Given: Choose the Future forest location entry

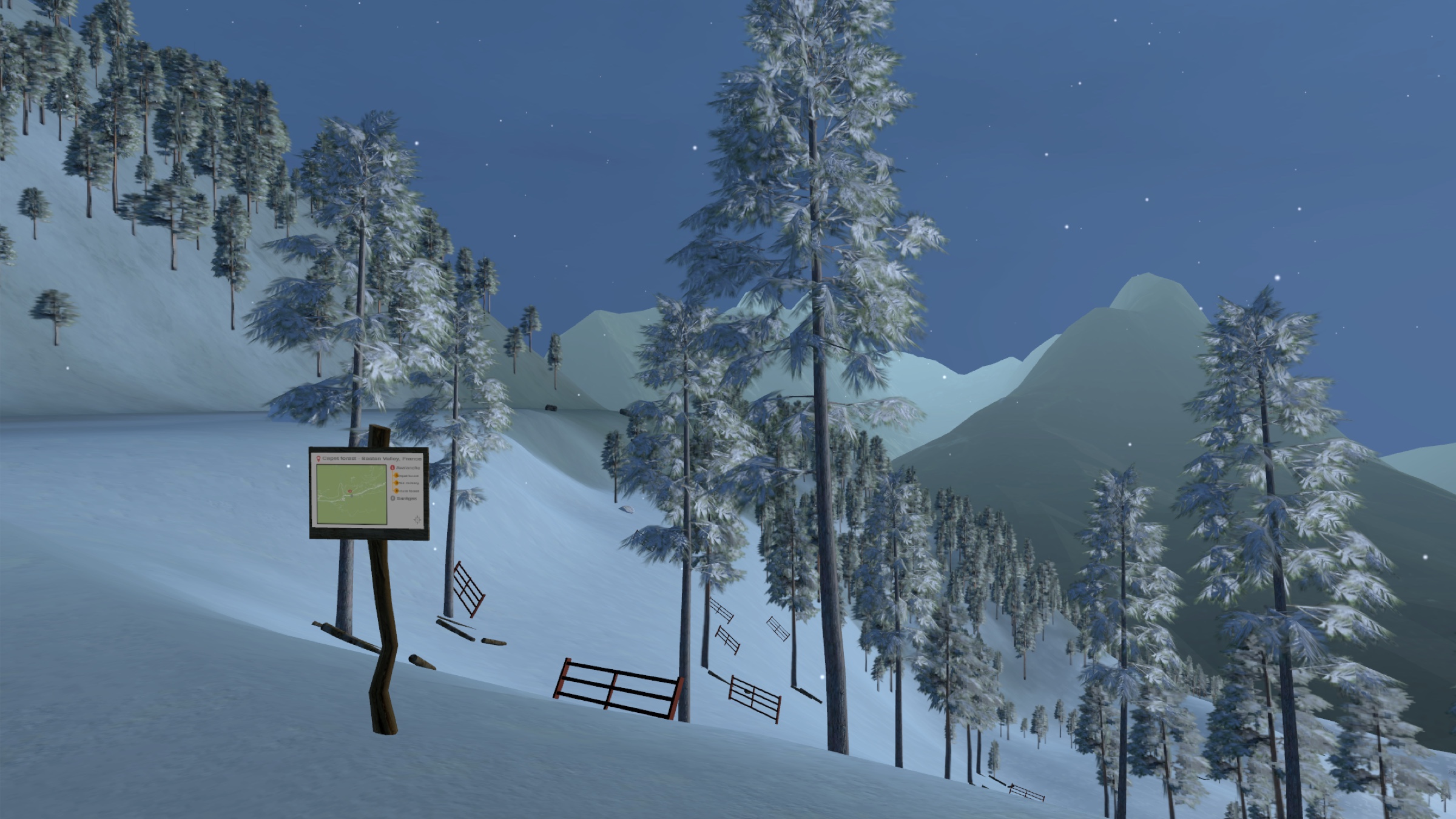Looking at the screenshot, I should [407, 491].
